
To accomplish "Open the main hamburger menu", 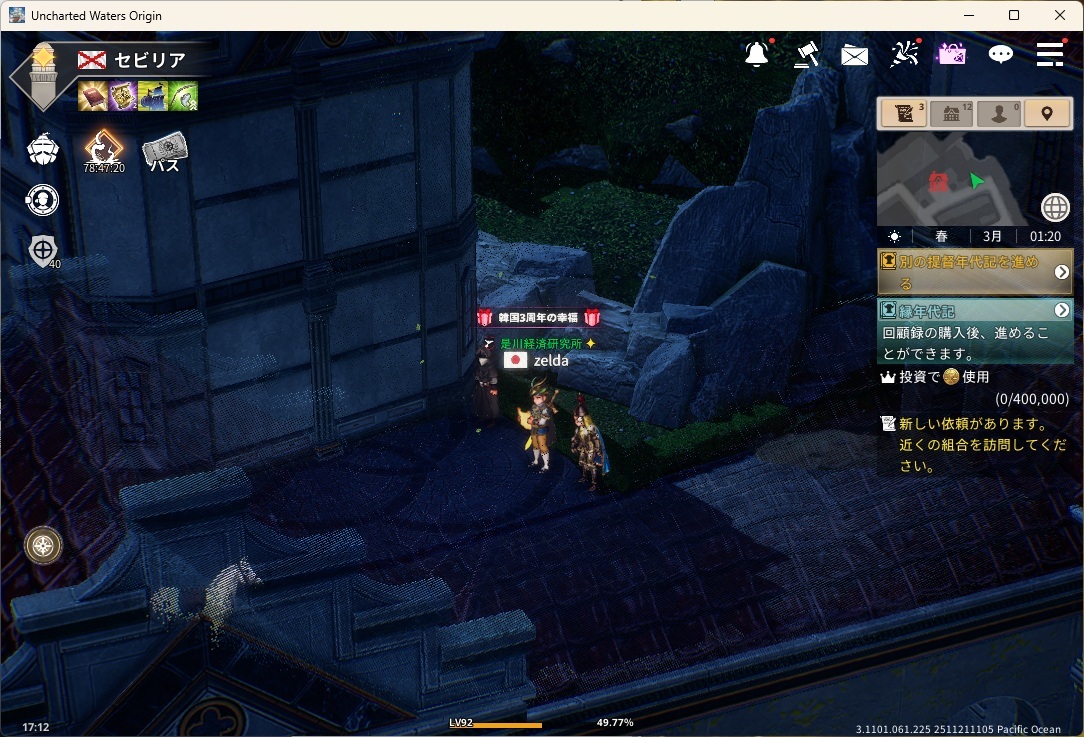I will click(1049, 54).
